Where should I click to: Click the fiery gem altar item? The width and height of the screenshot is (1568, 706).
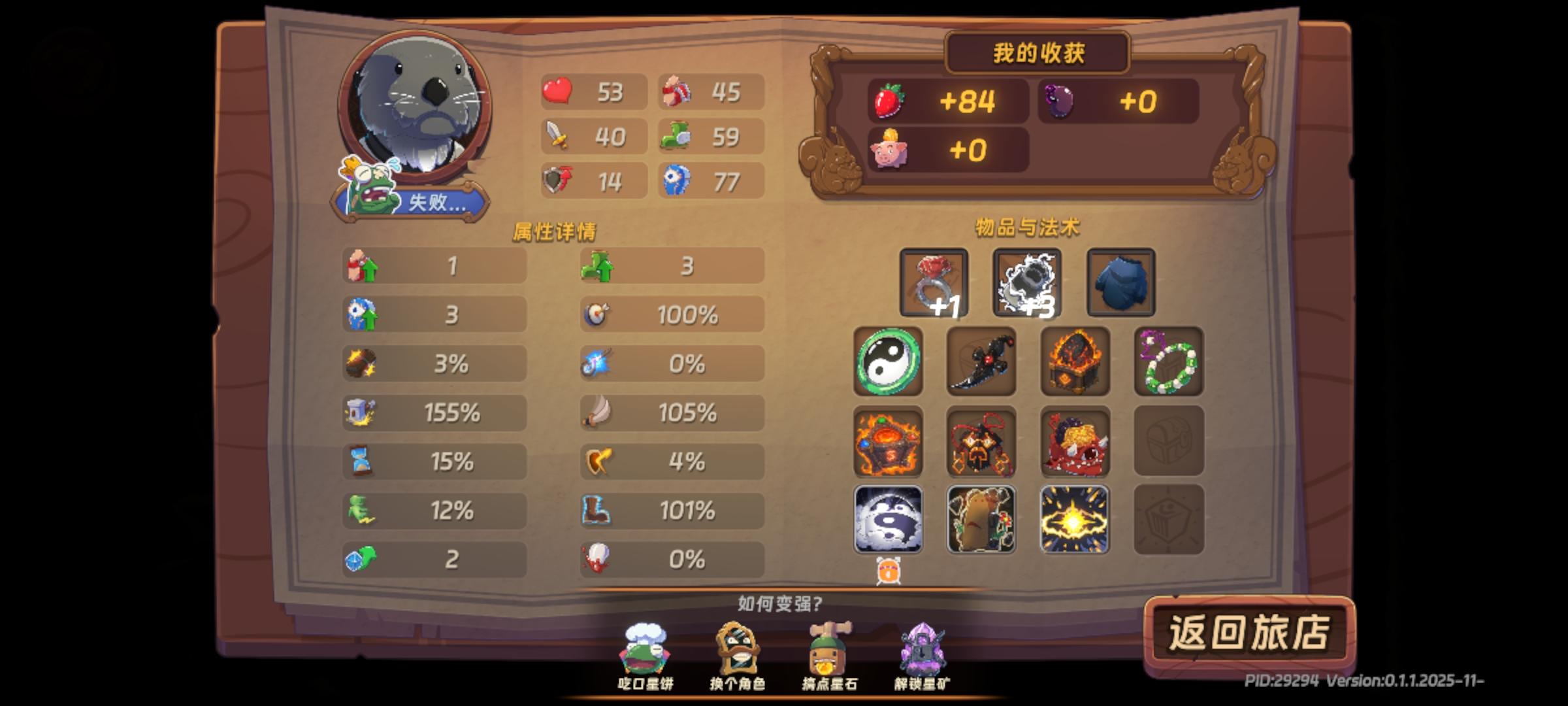tap(889, 443)
